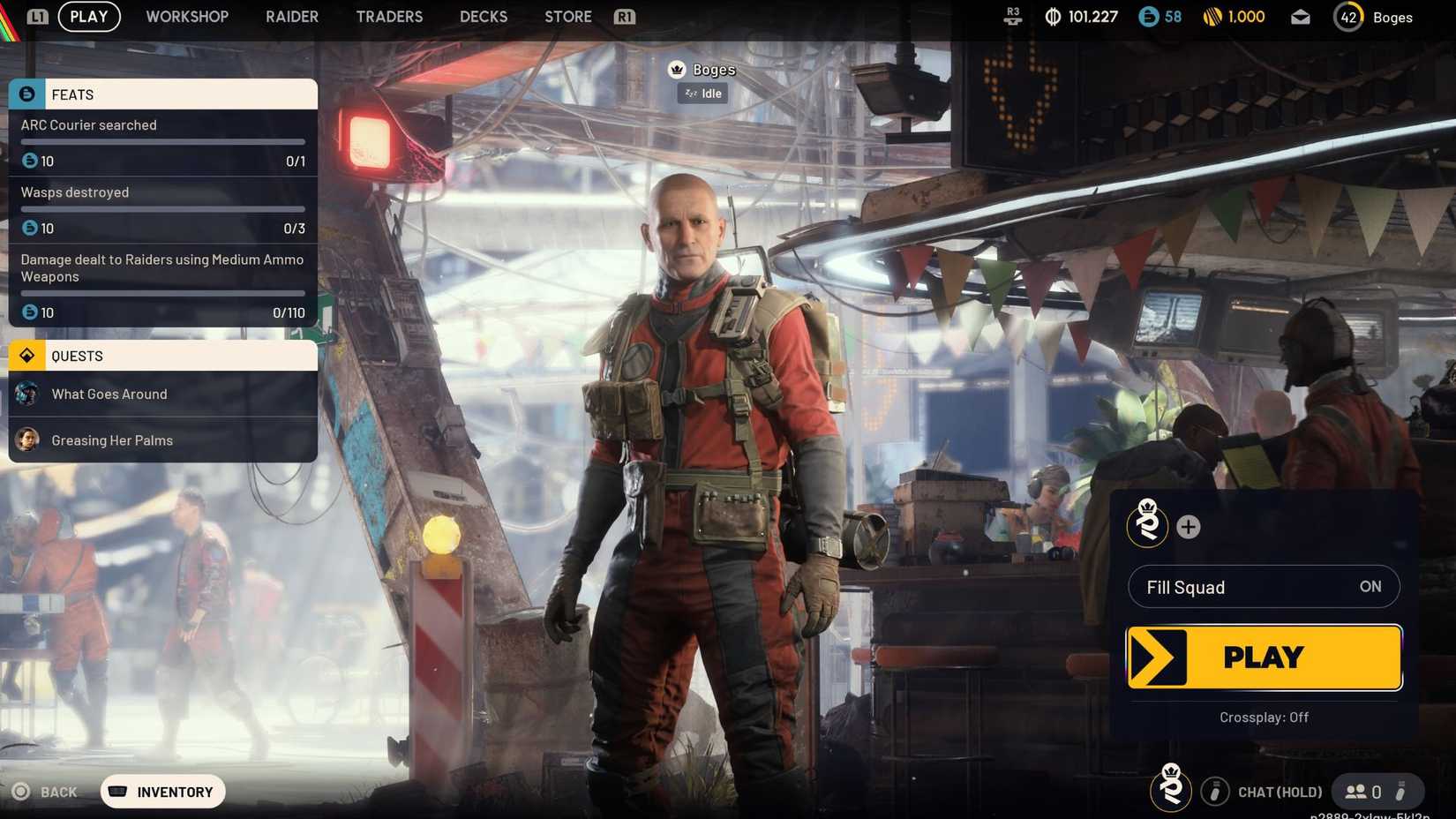
Task: Select the raider crest icon near chat bar
Action: [1170, 791]
